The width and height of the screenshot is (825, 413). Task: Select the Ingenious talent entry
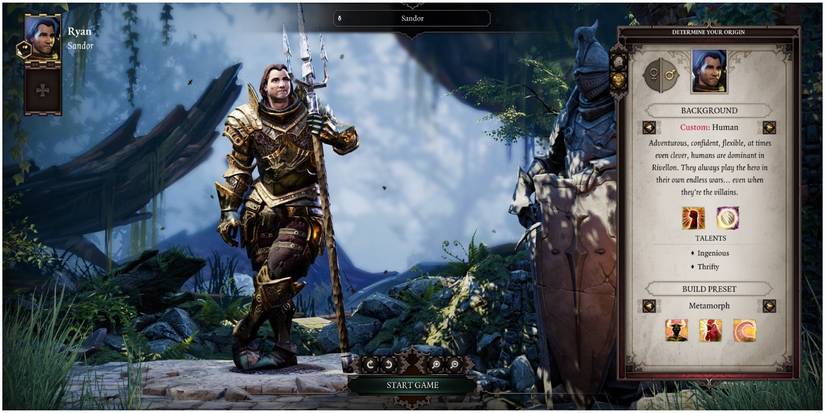709,254
